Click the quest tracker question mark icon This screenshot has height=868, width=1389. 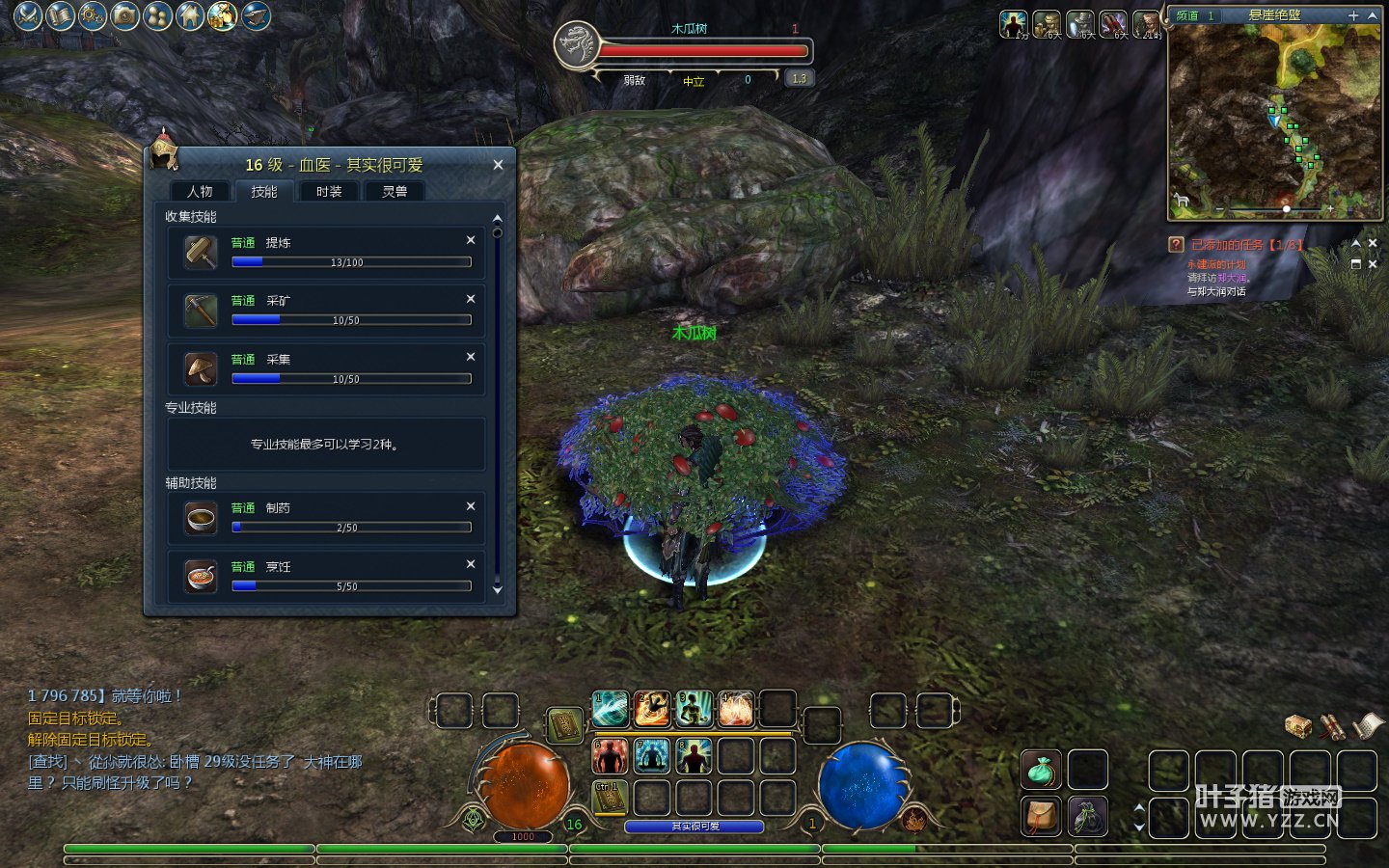1176,245
